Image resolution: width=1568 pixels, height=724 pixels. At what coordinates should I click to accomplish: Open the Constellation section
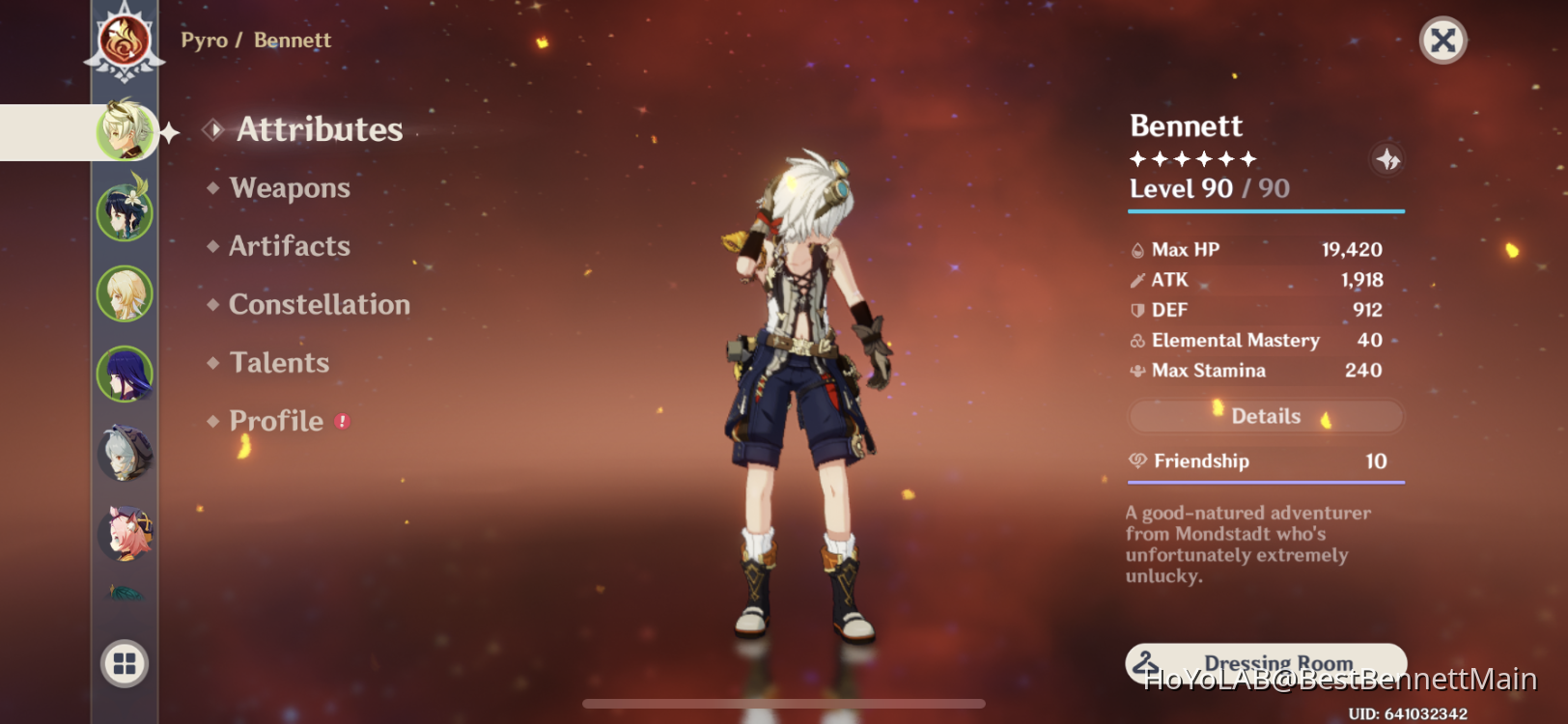pyautogui.click(x=319, y=305)
